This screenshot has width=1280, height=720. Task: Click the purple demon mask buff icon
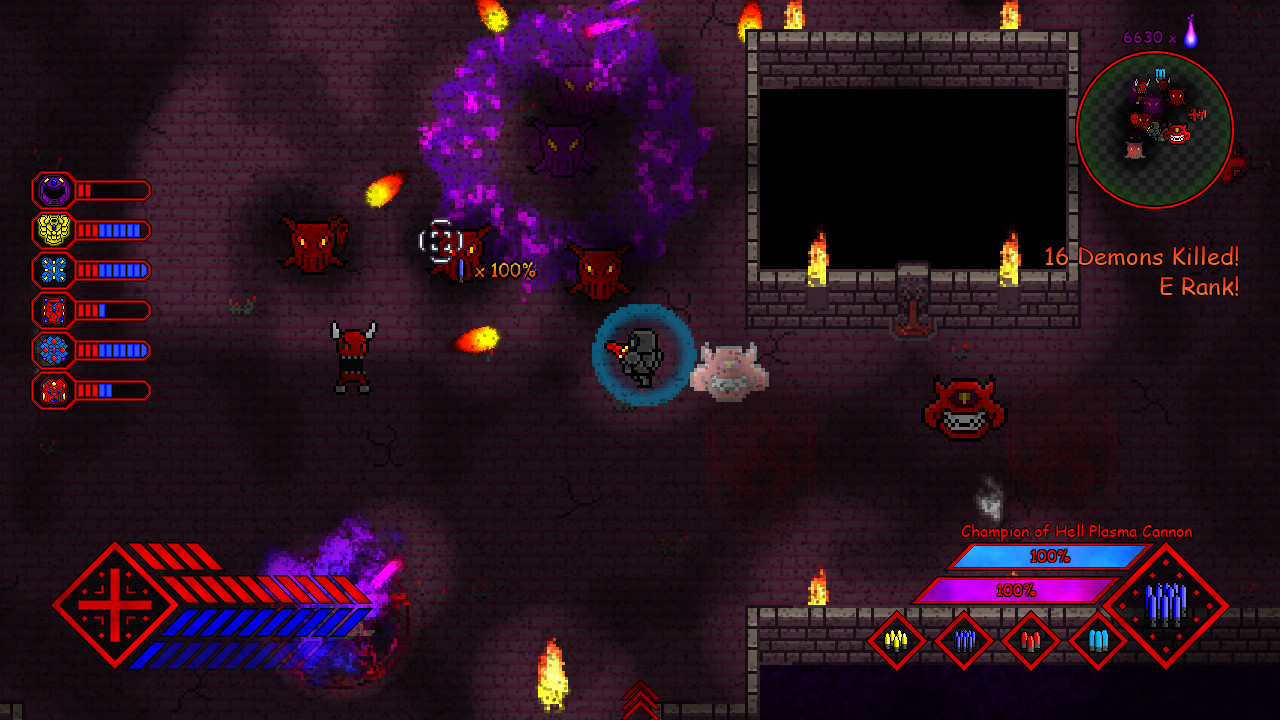click(55, 190)
